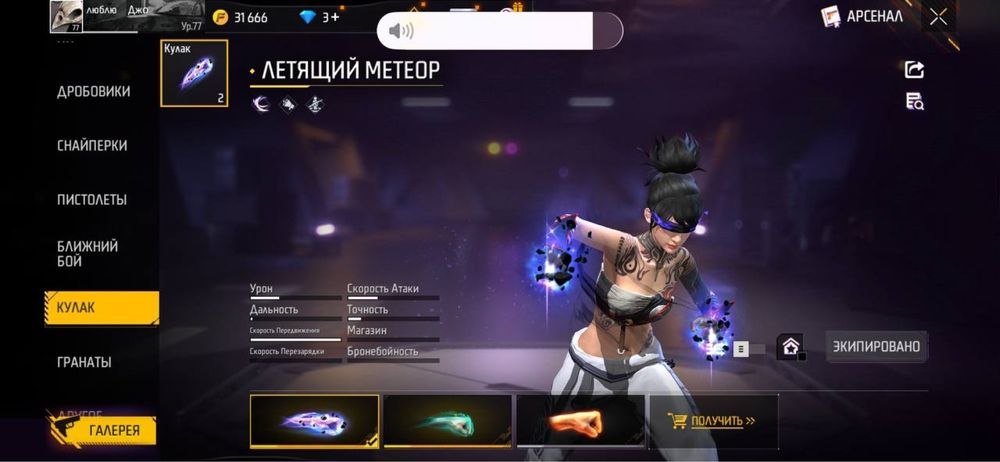
Task: Open the list search icon under share
Action: [x=914, y=100]
